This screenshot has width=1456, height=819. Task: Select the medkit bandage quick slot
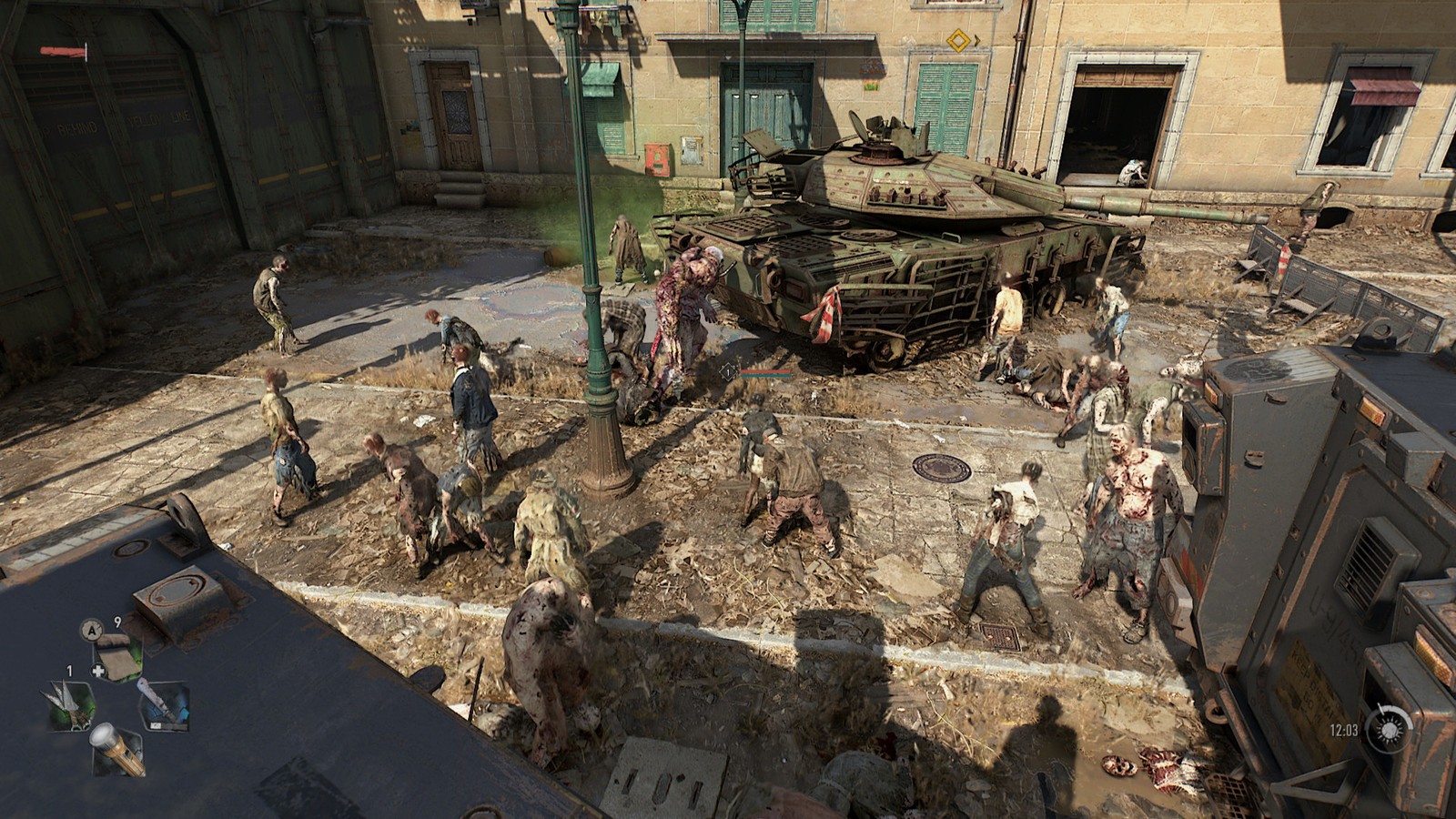[x=118, y=655]
